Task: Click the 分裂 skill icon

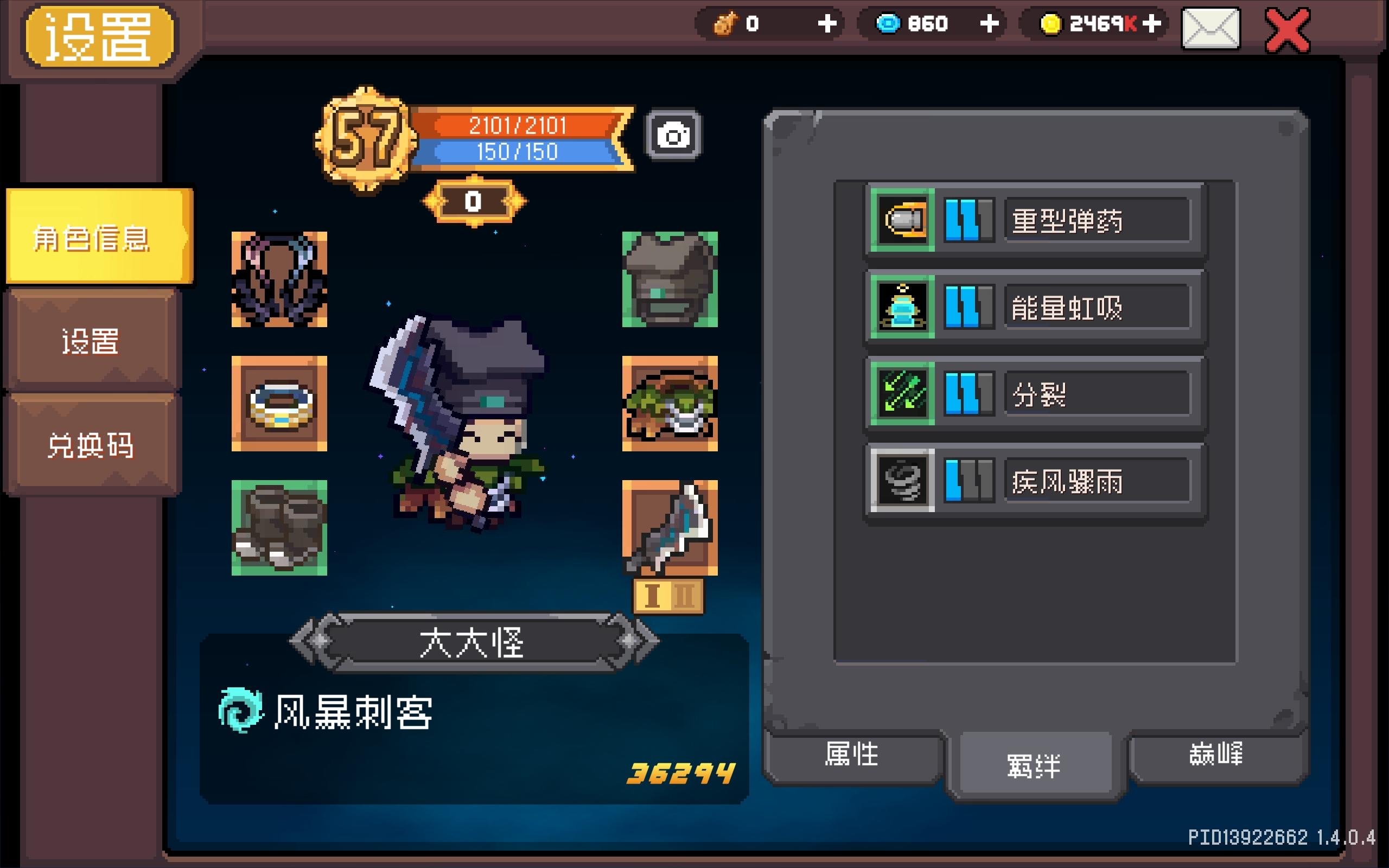Action: pos(902,395)
